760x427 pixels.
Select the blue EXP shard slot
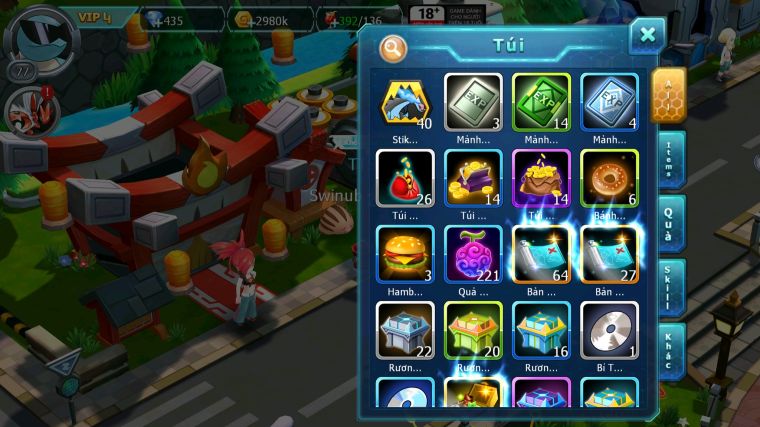point(609,103)
